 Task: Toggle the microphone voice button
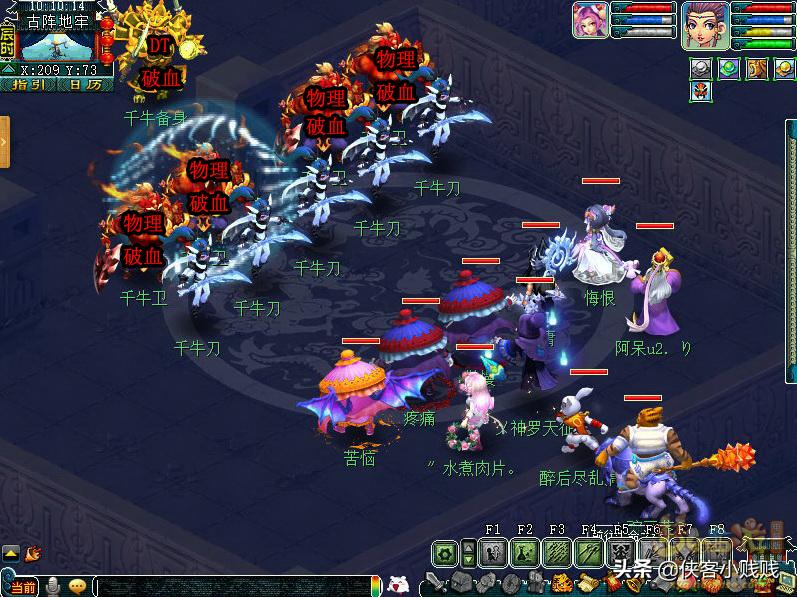52,586
